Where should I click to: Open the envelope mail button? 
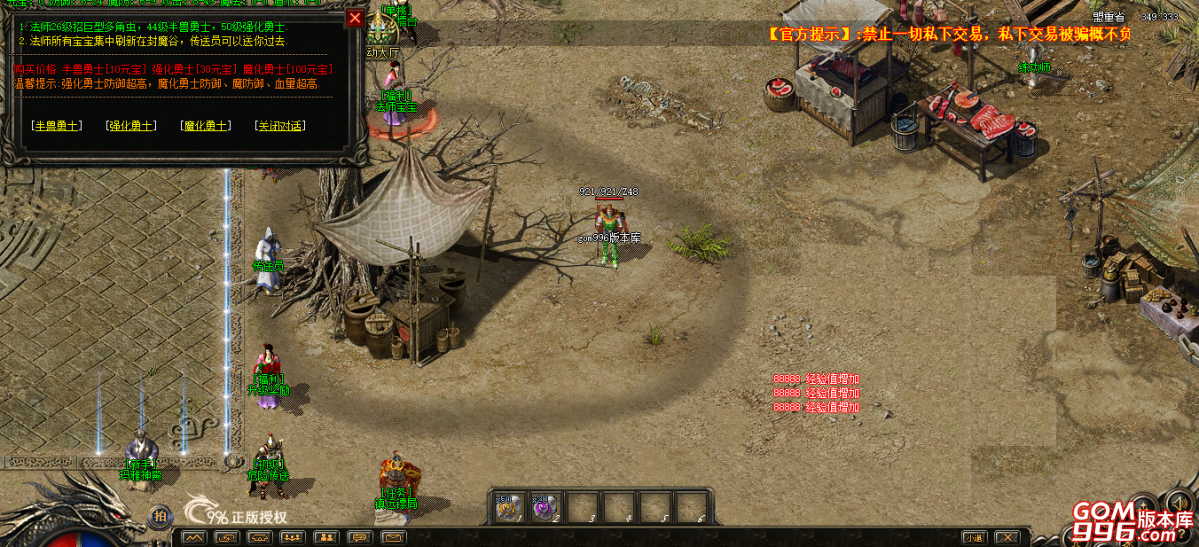(393, 538)
